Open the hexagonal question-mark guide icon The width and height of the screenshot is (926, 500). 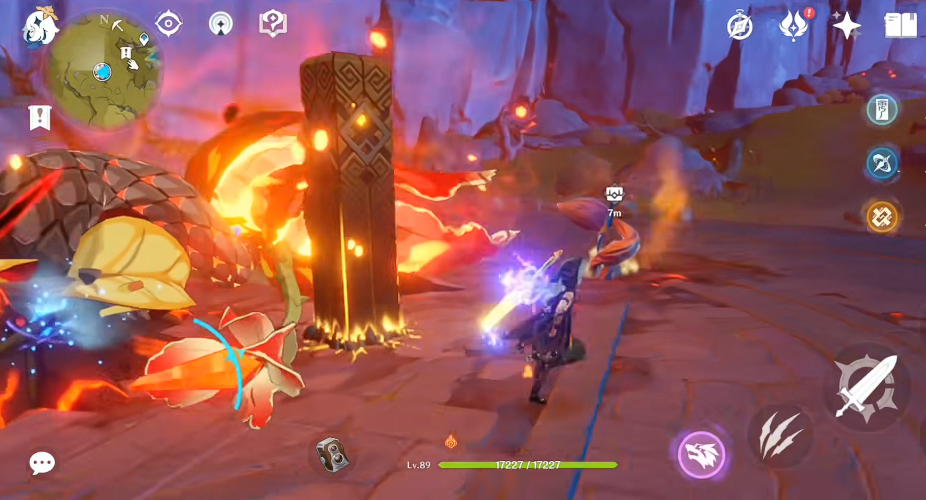(x=273, y=23)
